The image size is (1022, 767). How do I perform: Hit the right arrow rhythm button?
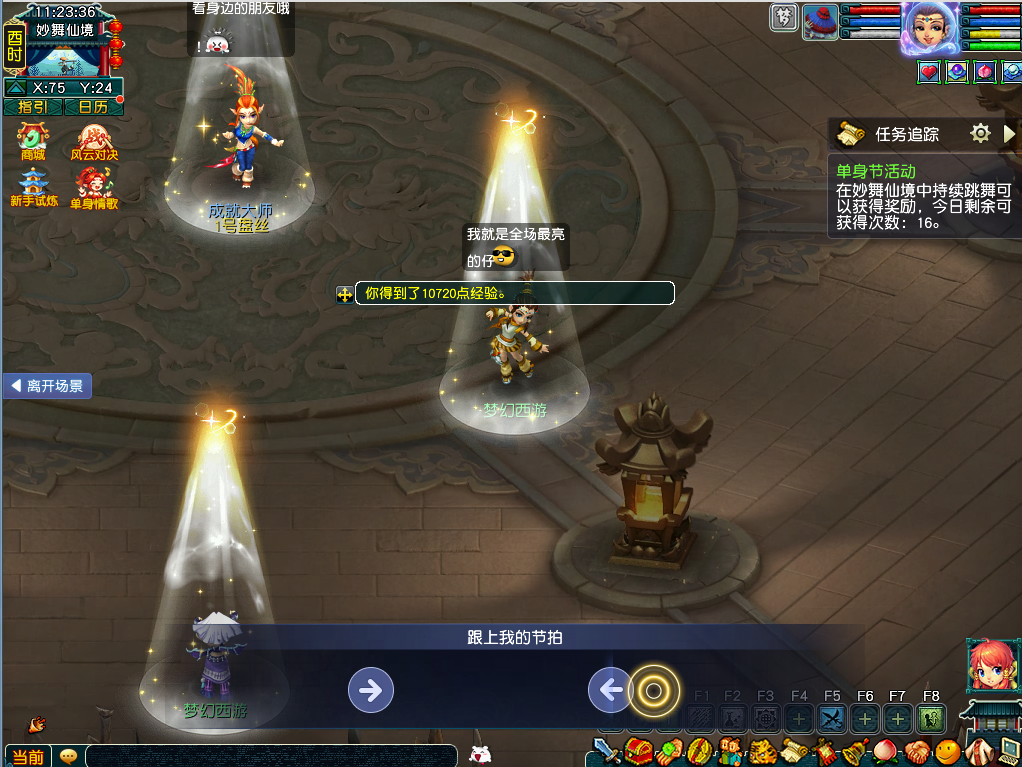point(370,689)
